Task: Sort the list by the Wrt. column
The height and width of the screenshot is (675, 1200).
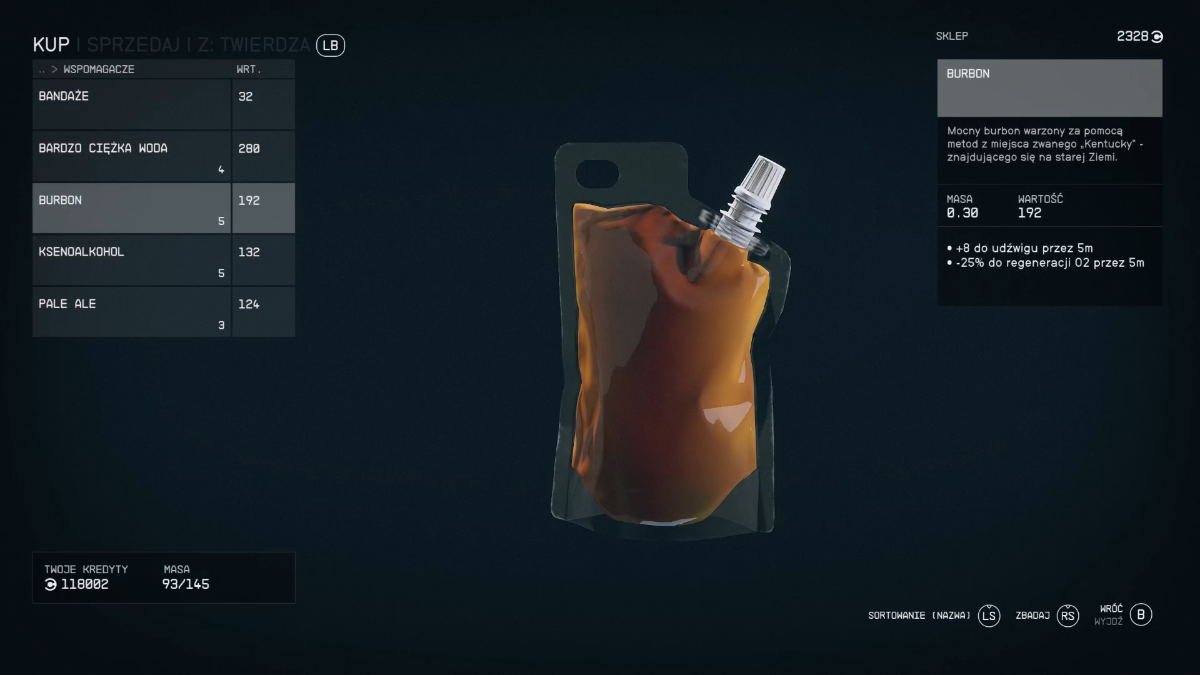Action: 248,70
